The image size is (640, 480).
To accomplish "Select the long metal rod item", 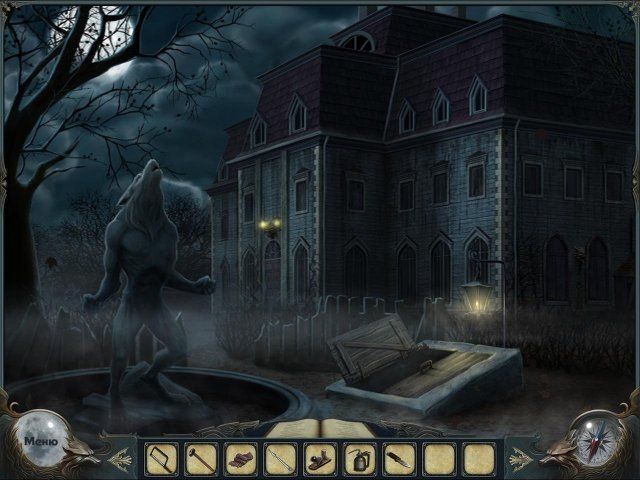I will point(280,458).
